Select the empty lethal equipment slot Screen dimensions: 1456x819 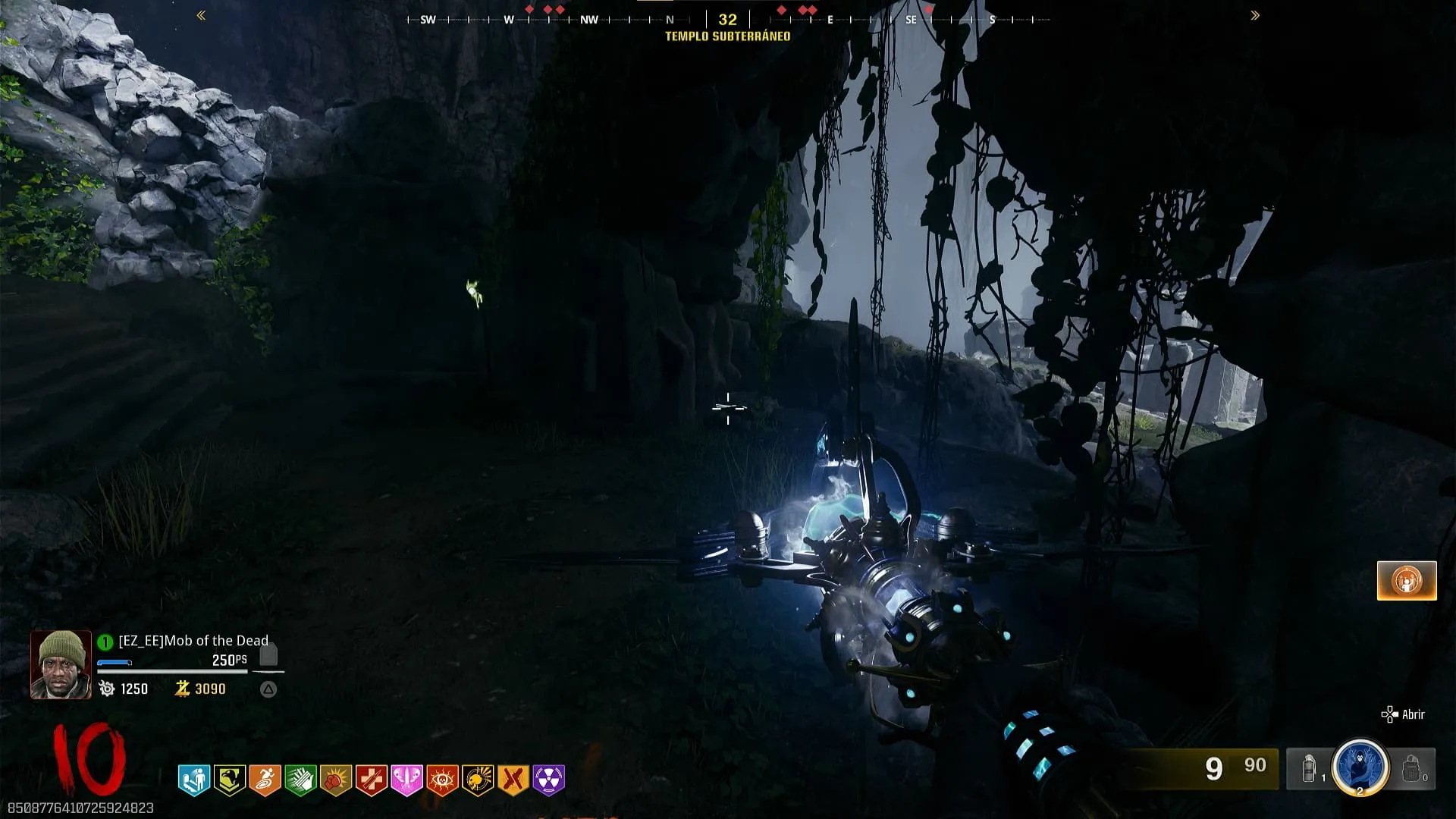(x=1411, y=769)
